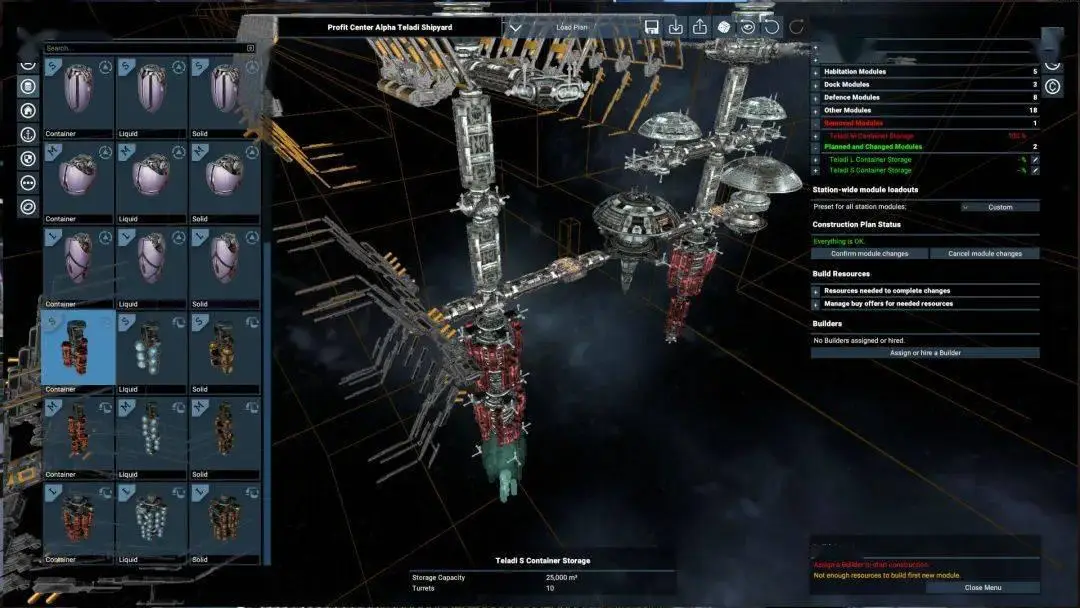1080x608 pixels.
Task: Open the Custom loadout preset dropdown
Action: tap(999, 207)
